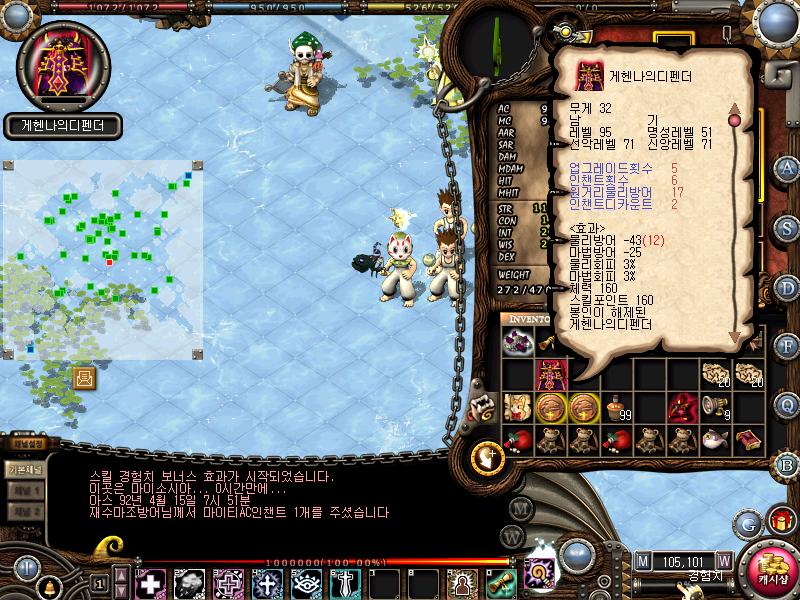Screen dimensions: 800x600
Task: Click the round S side button
Action: [787, 226]
